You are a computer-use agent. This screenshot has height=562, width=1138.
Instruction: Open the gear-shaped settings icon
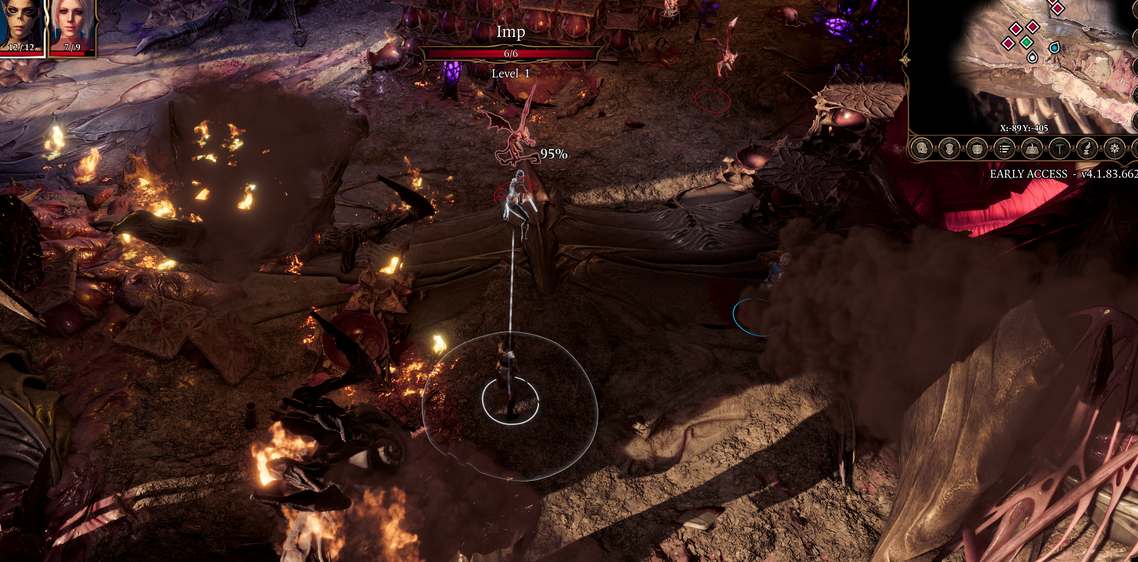coord(1115,149)
